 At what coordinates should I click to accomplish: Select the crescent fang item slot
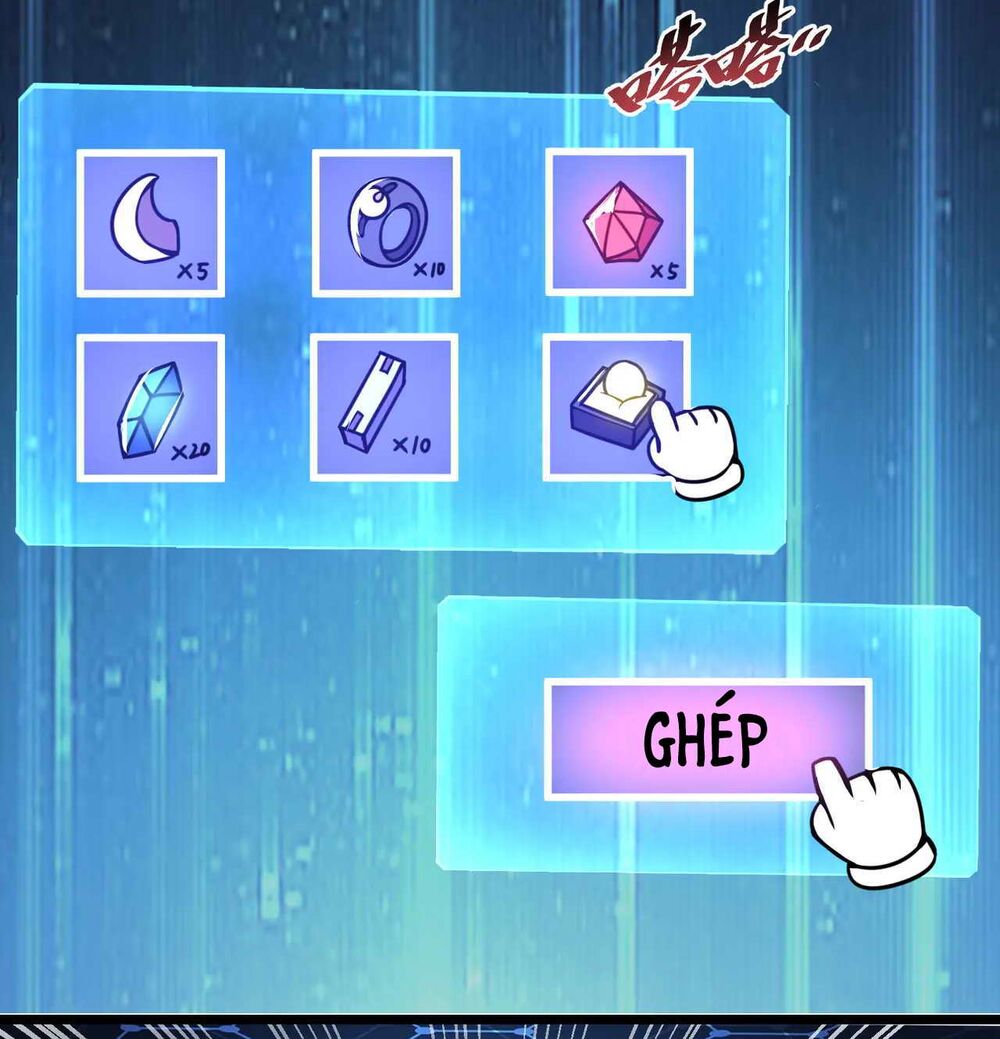[150, 223]
